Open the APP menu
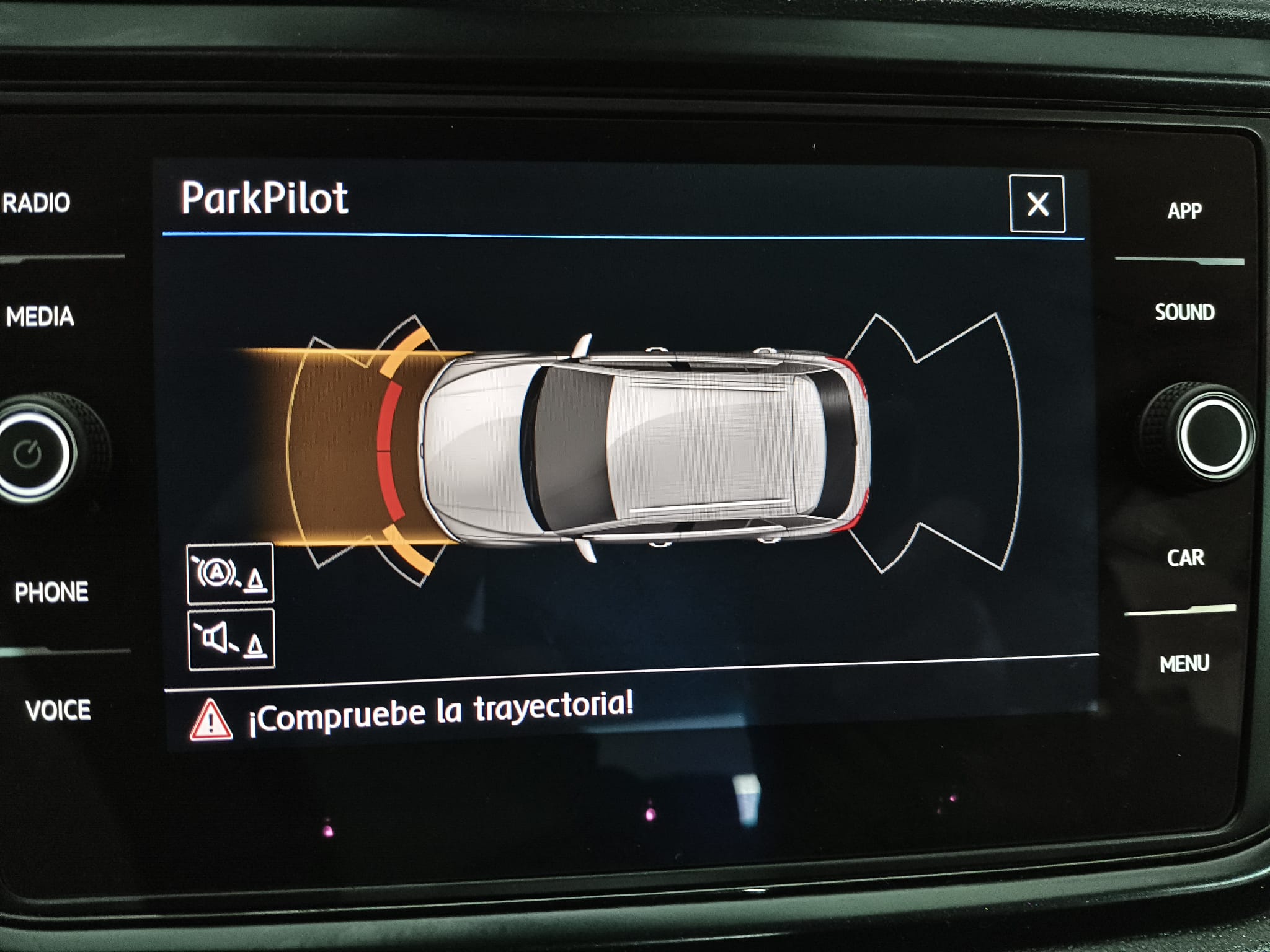The height and width of the screenshot is (952, 1270). click(x=1184, y=211)
